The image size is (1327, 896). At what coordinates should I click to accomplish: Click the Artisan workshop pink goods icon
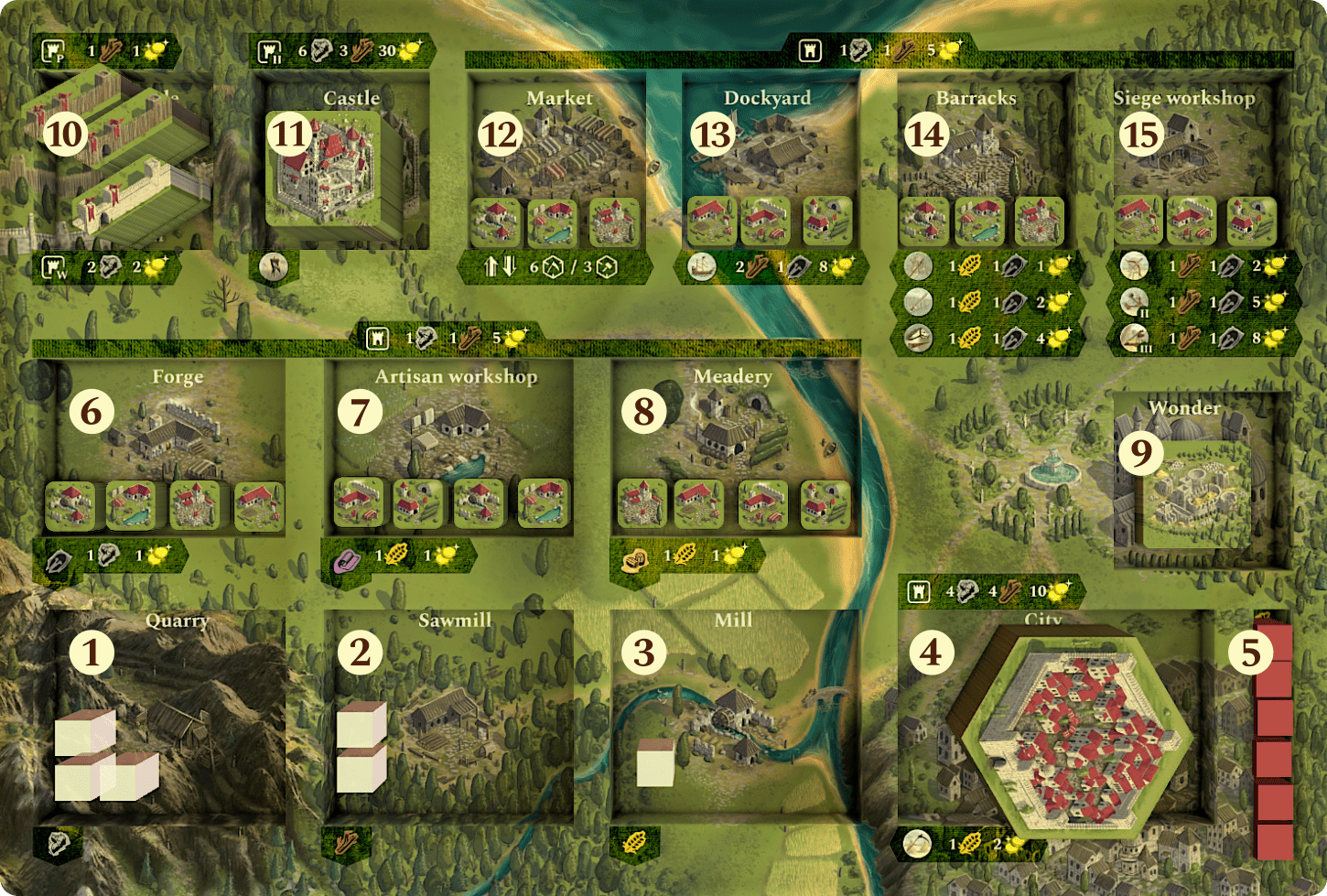tap(346, 560)
